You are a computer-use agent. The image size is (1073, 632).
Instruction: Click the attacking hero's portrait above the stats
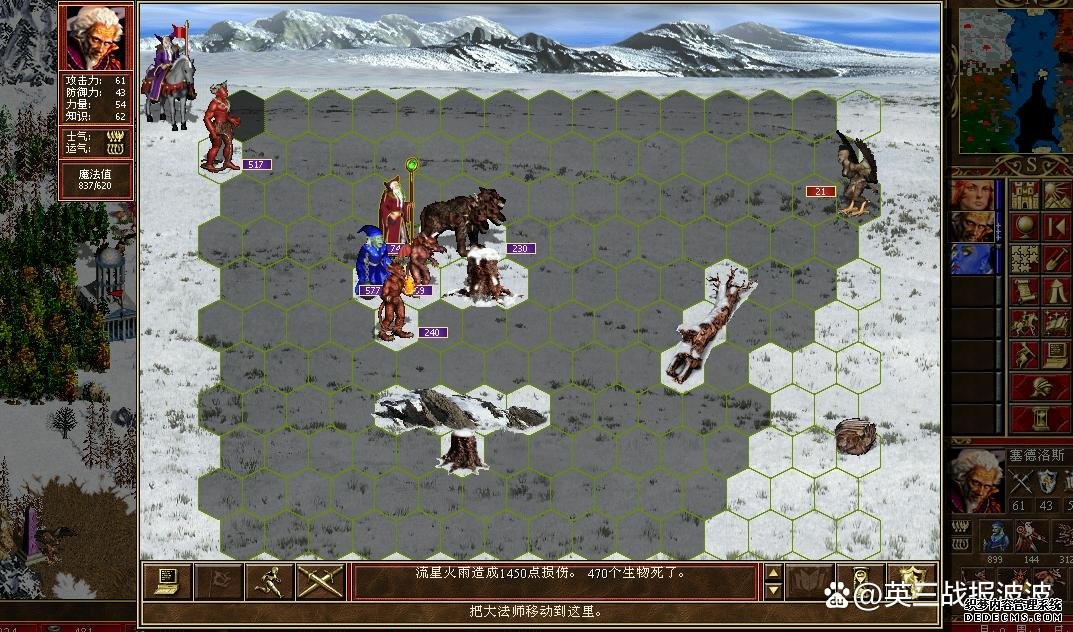(x=95, y=37)
